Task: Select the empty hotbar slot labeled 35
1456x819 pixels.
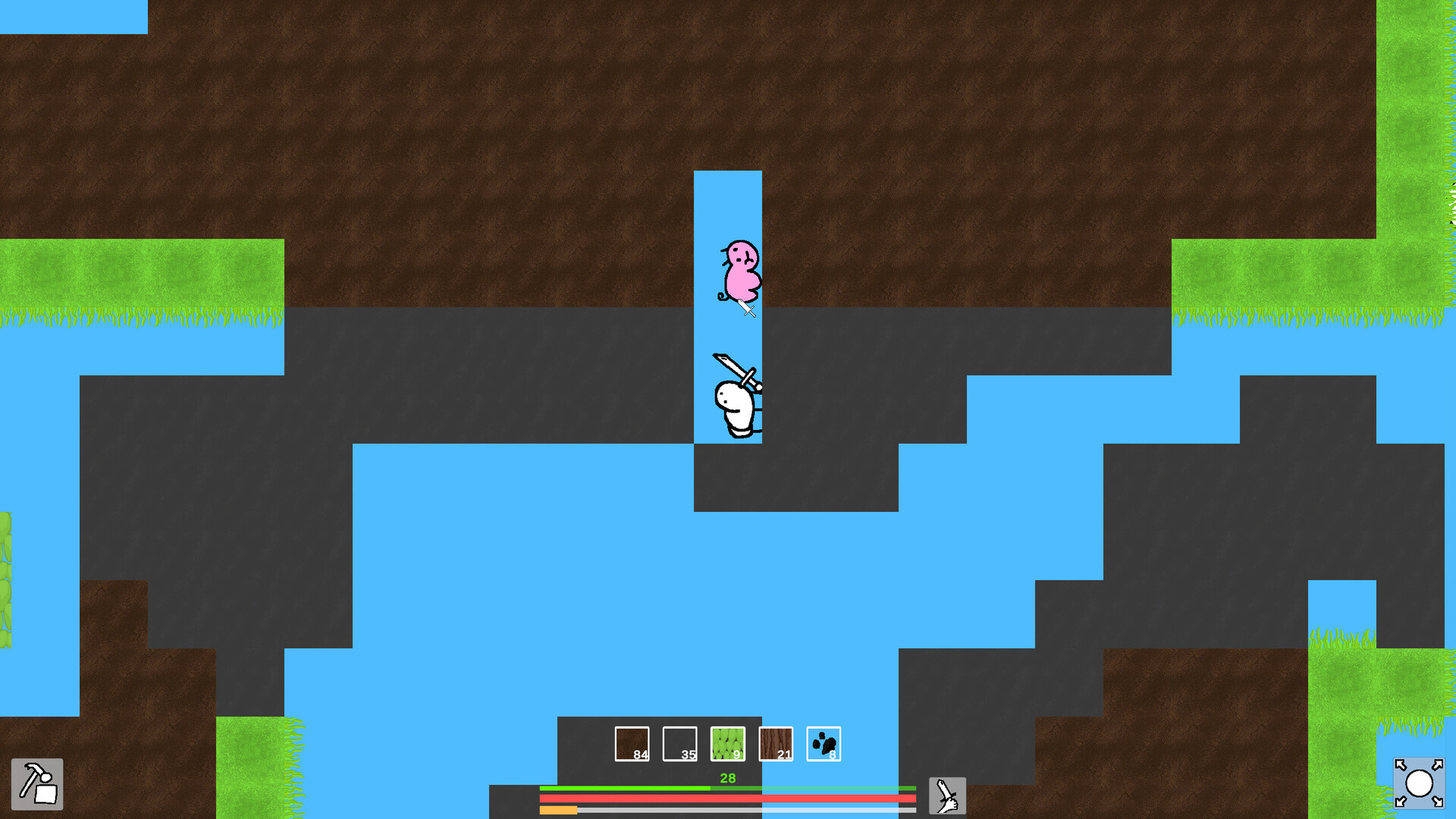Action: click(x=679, y=745)
